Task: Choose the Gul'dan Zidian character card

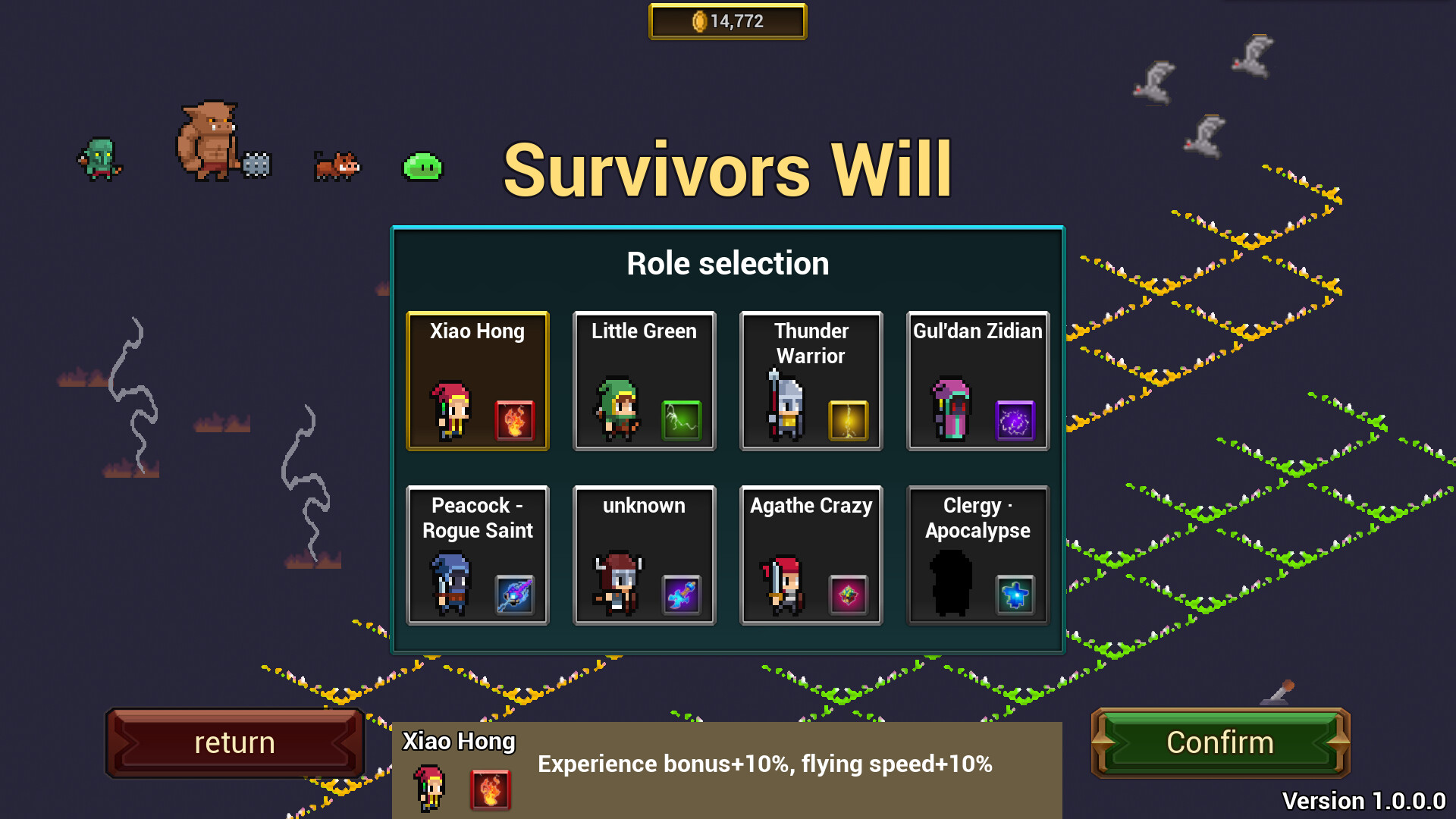Action: coord(977,379)
